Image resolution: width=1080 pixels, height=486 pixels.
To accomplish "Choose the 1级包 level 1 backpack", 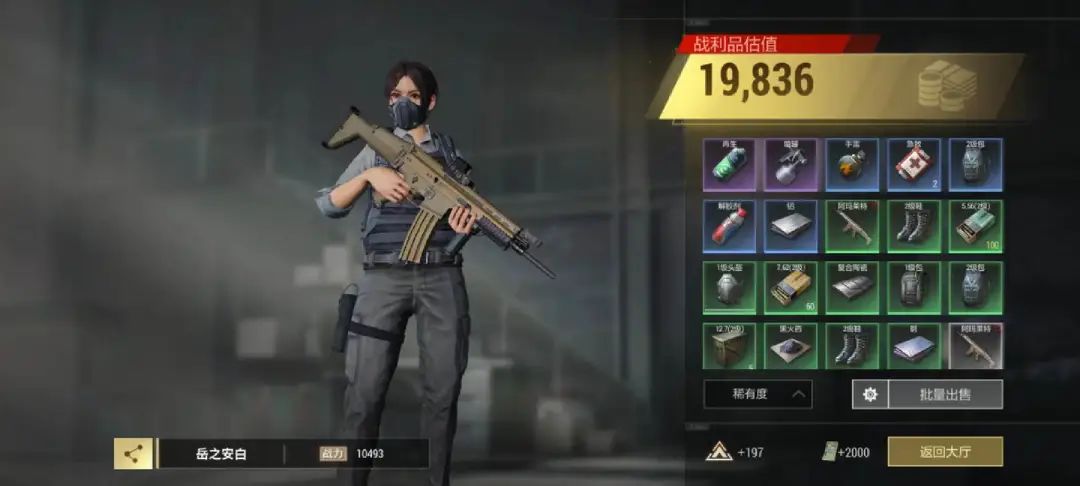I will (x=914, y=287).
